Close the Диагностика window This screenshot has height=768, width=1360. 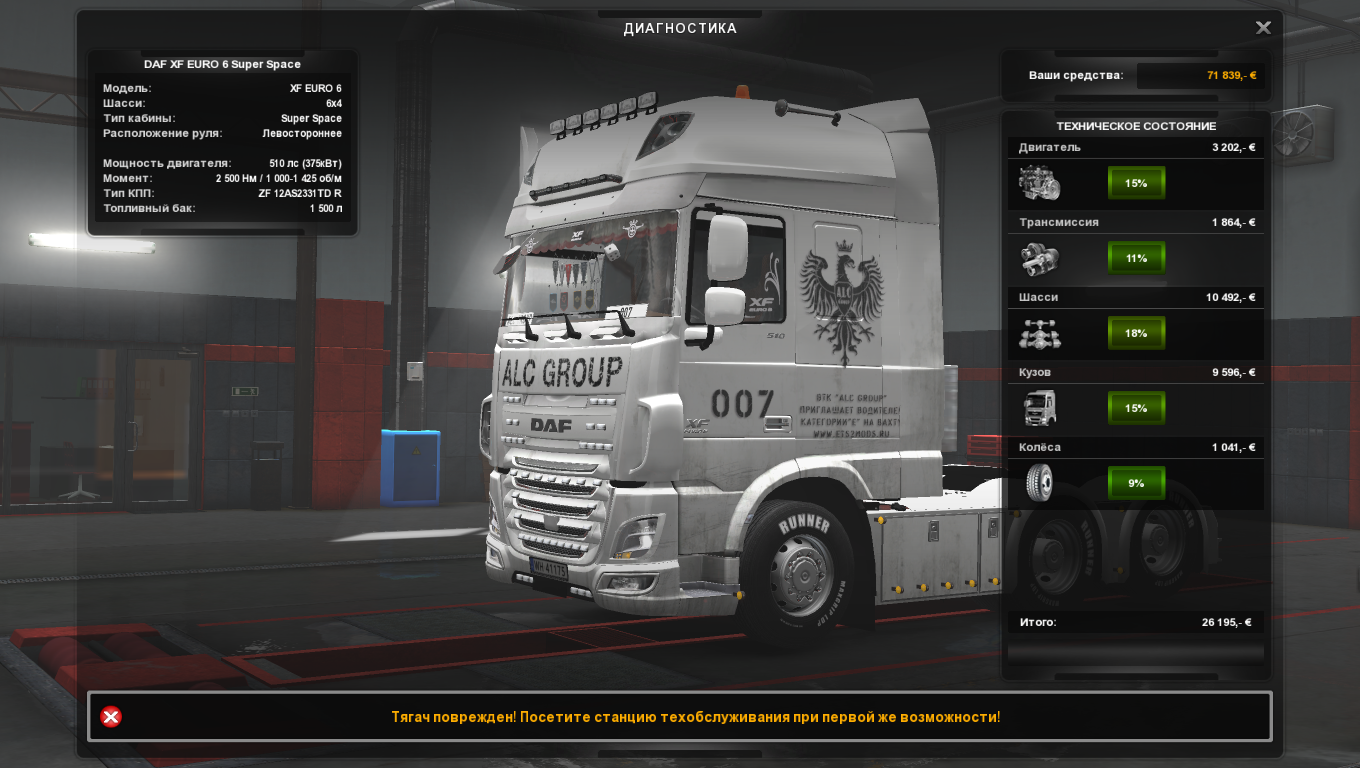coord(1263,28)
